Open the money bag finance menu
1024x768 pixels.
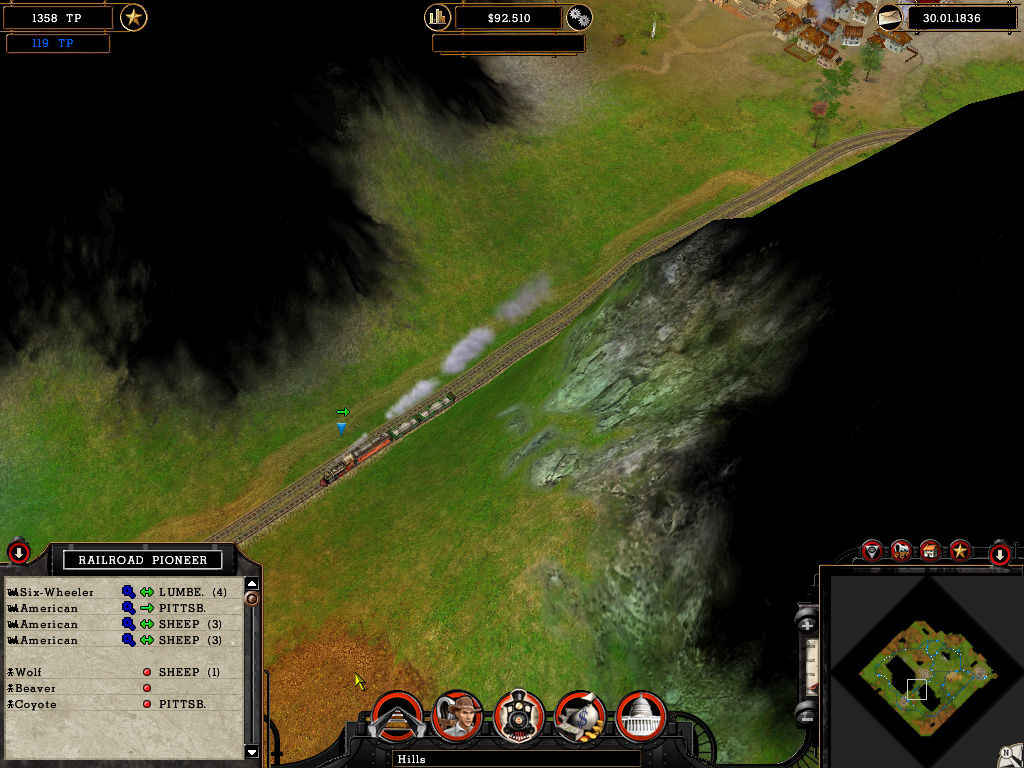pos(580,716)
